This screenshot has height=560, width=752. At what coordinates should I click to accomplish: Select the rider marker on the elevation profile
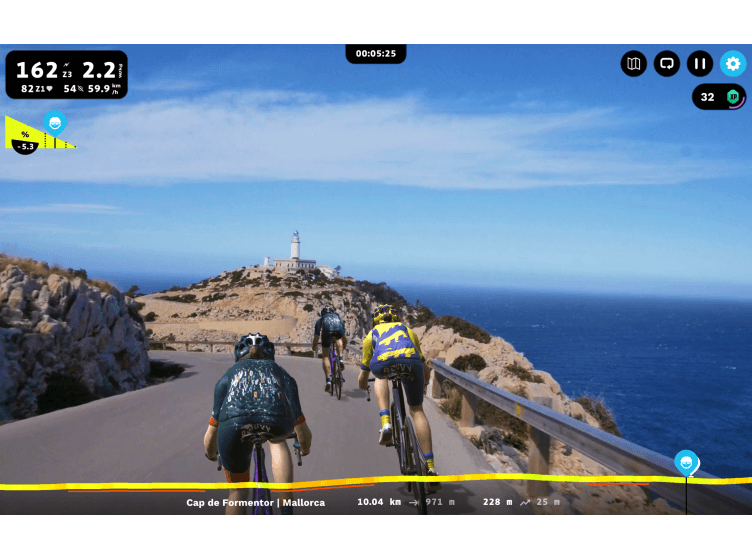click(686, 462)
